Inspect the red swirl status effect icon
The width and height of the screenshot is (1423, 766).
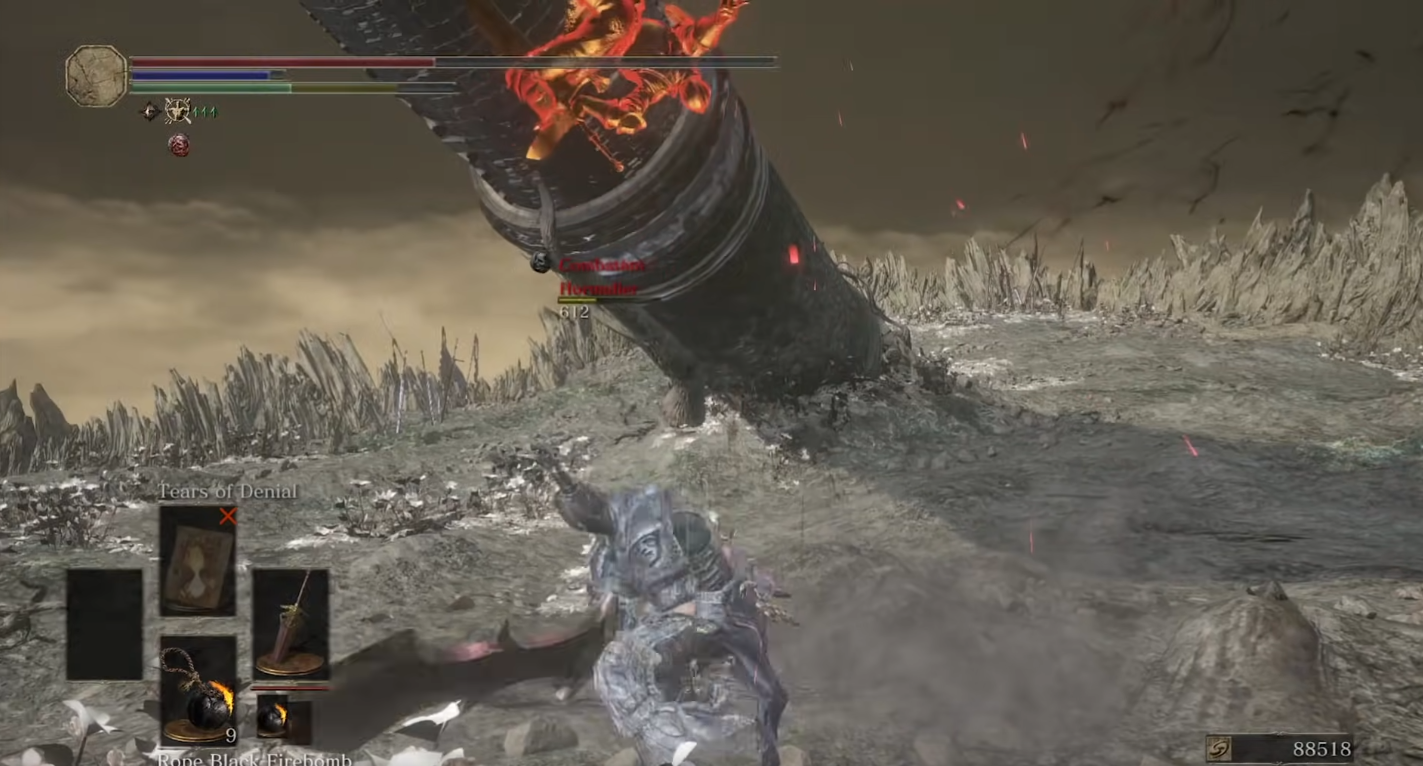[179, 145]
